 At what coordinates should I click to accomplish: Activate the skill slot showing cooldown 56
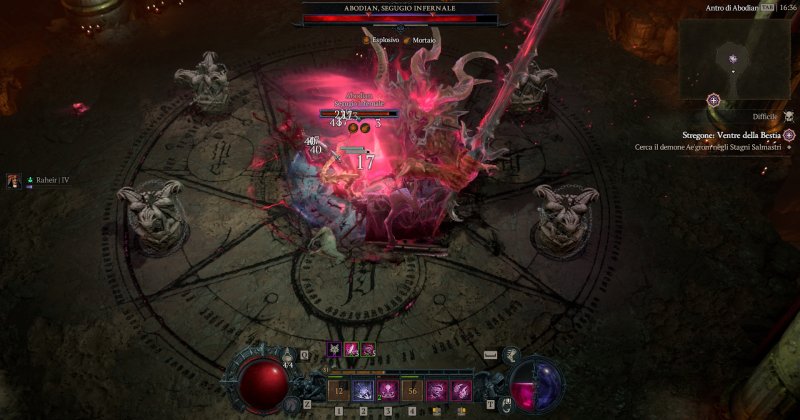(x=412, y=390)
